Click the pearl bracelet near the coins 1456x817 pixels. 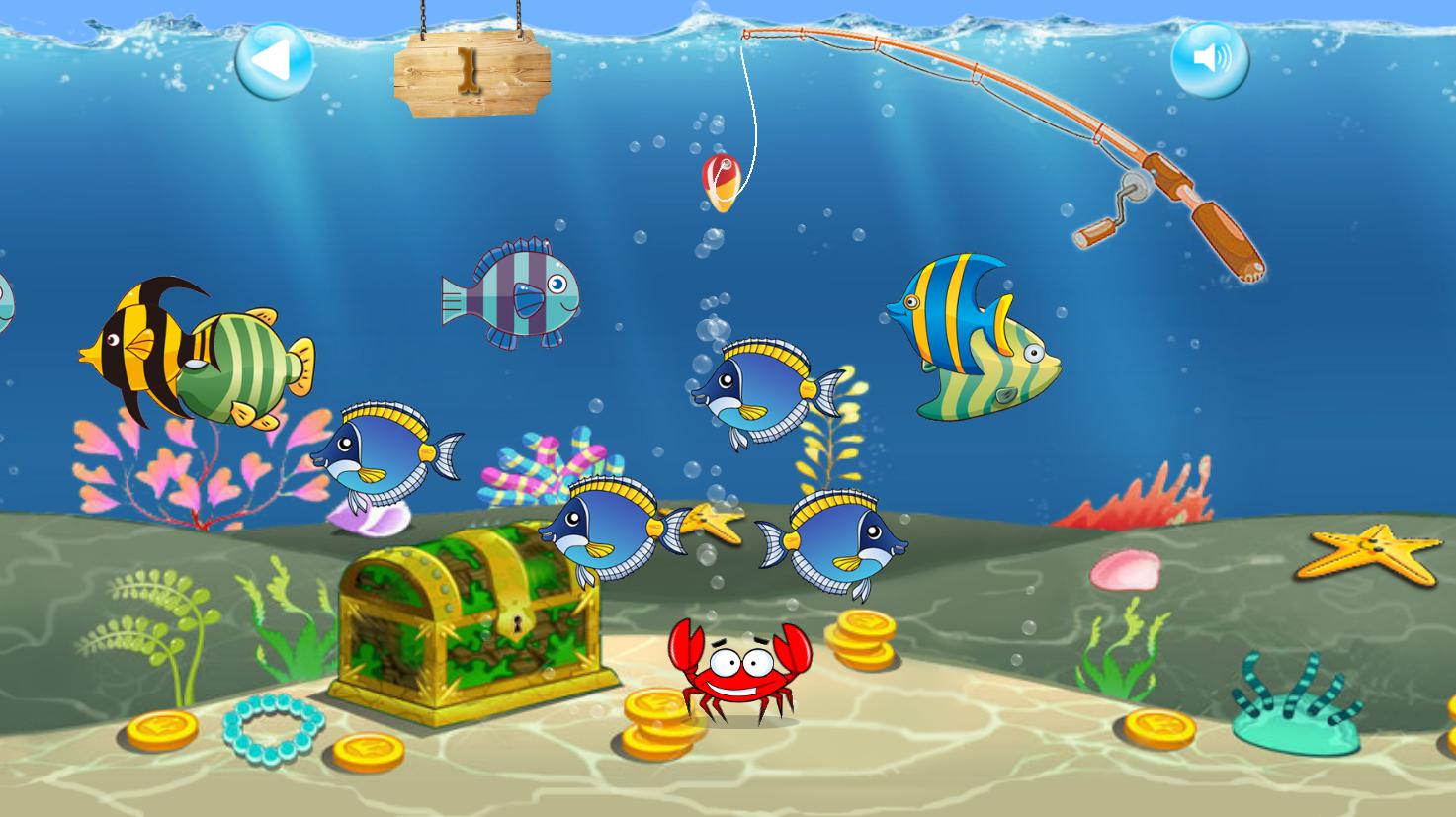coord(272,728)
